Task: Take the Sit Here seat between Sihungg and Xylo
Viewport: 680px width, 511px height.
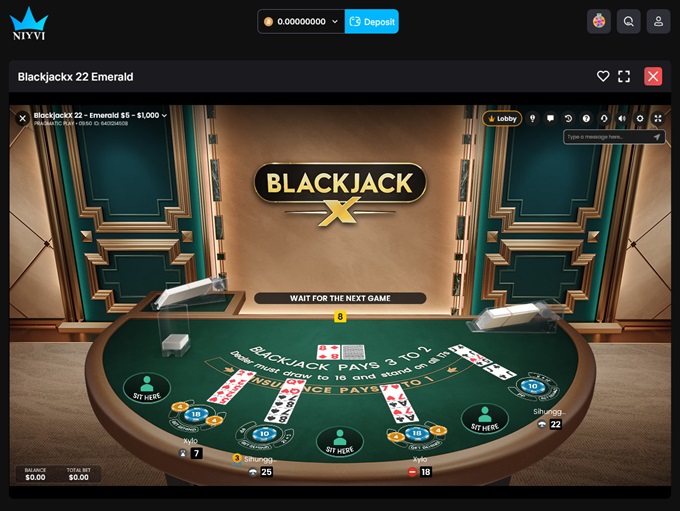Action: pos(340,441)
